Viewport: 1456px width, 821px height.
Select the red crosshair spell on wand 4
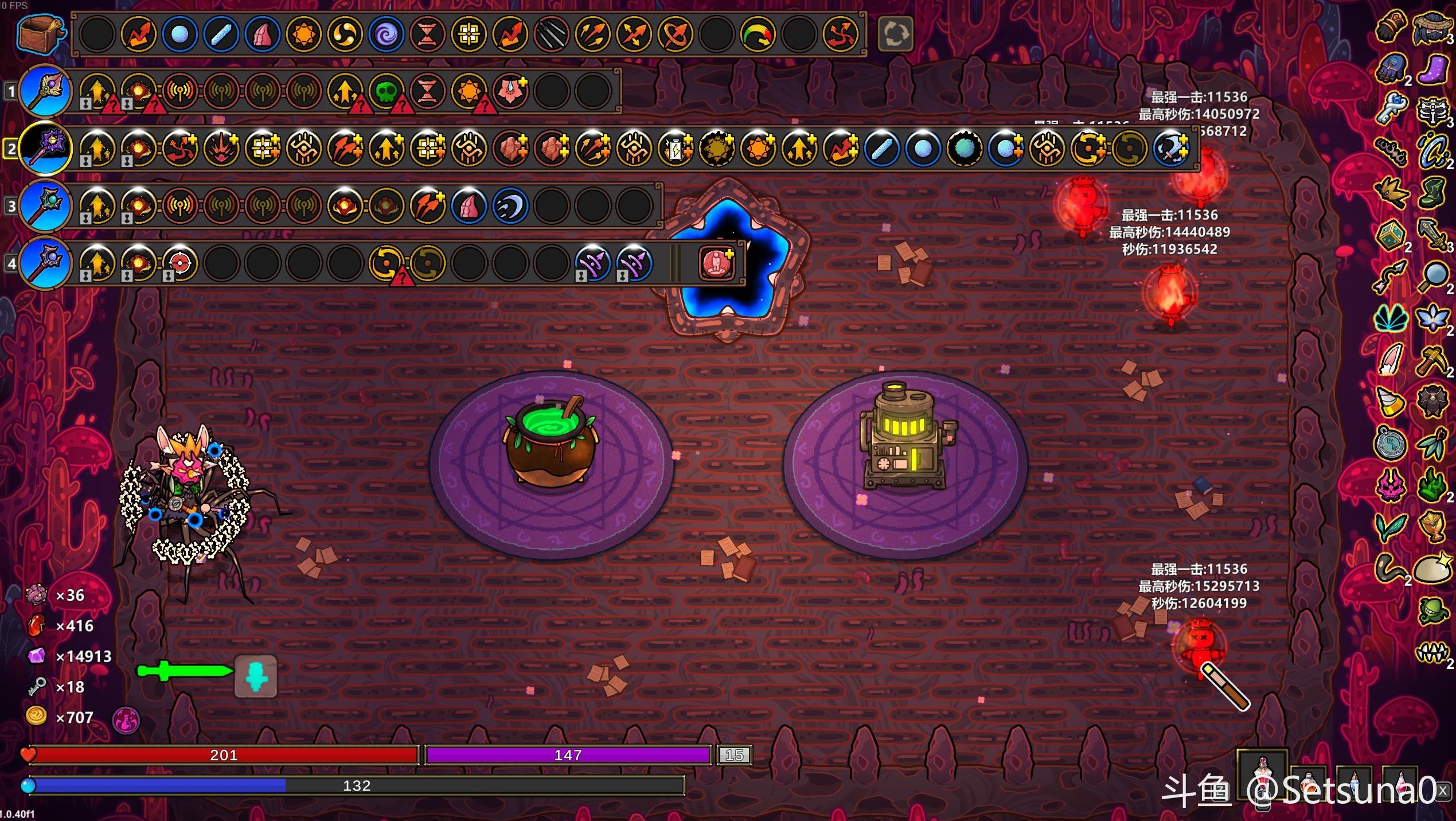tap(179, 263)
